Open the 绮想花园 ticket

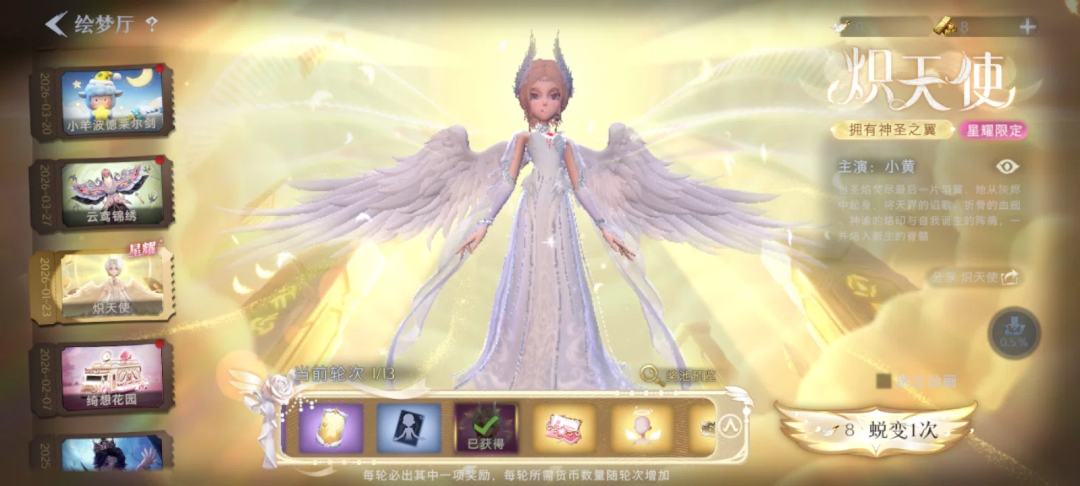pyautogui.click(x=110, y=377)
